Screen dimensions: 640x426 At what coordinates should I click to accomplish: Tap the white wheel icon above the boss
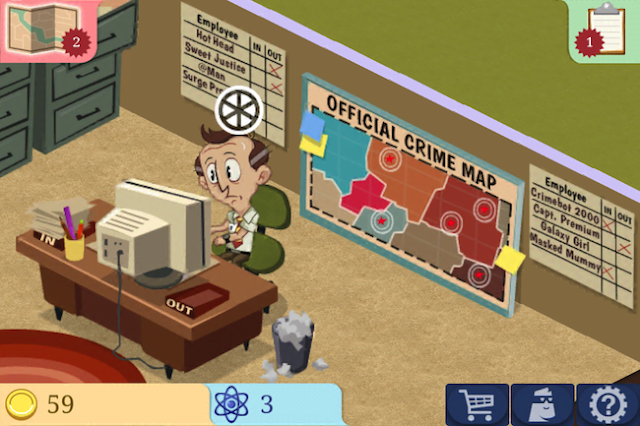239,111
